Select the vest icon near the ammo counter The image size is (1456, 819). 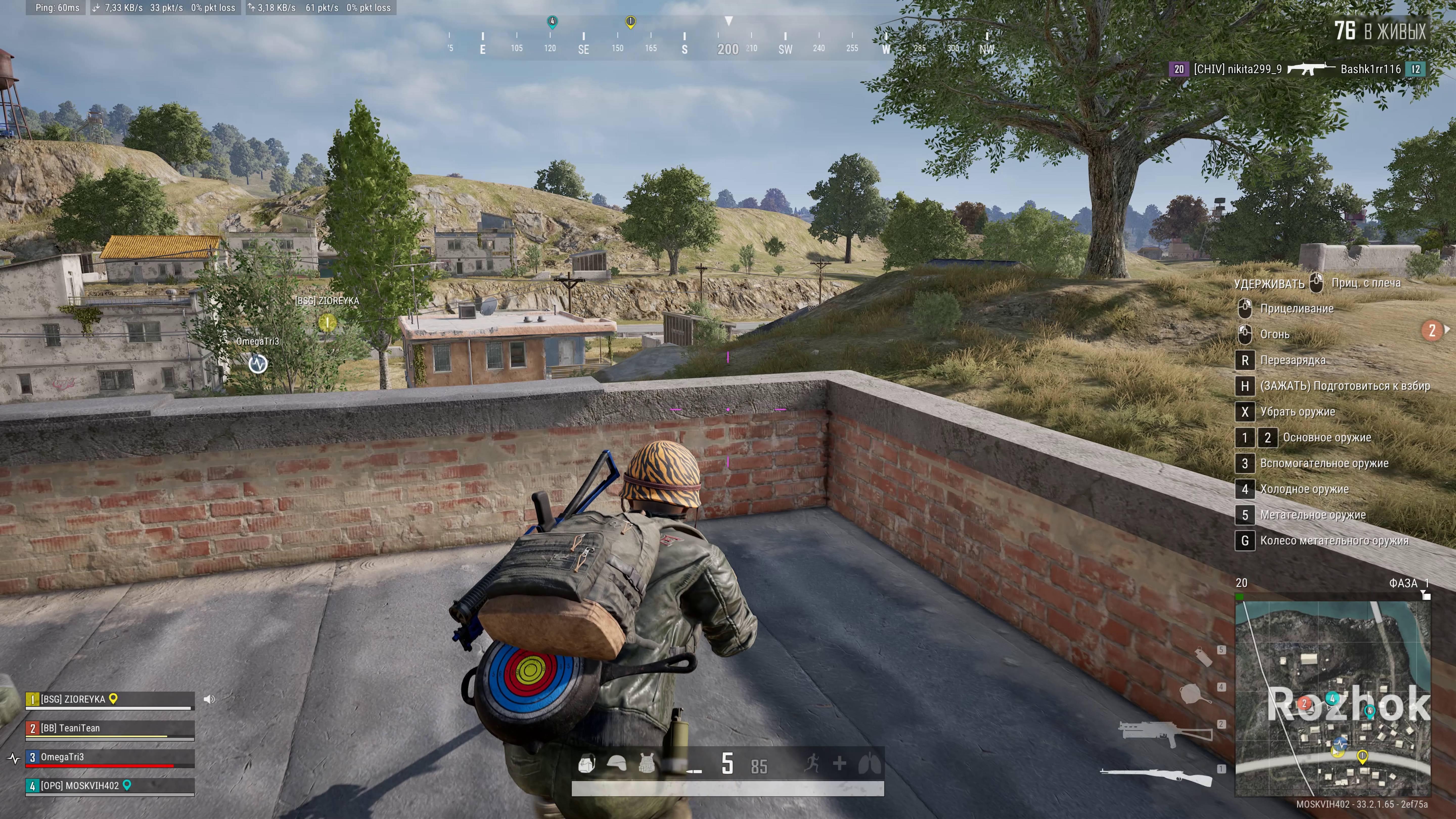(647, 764)
